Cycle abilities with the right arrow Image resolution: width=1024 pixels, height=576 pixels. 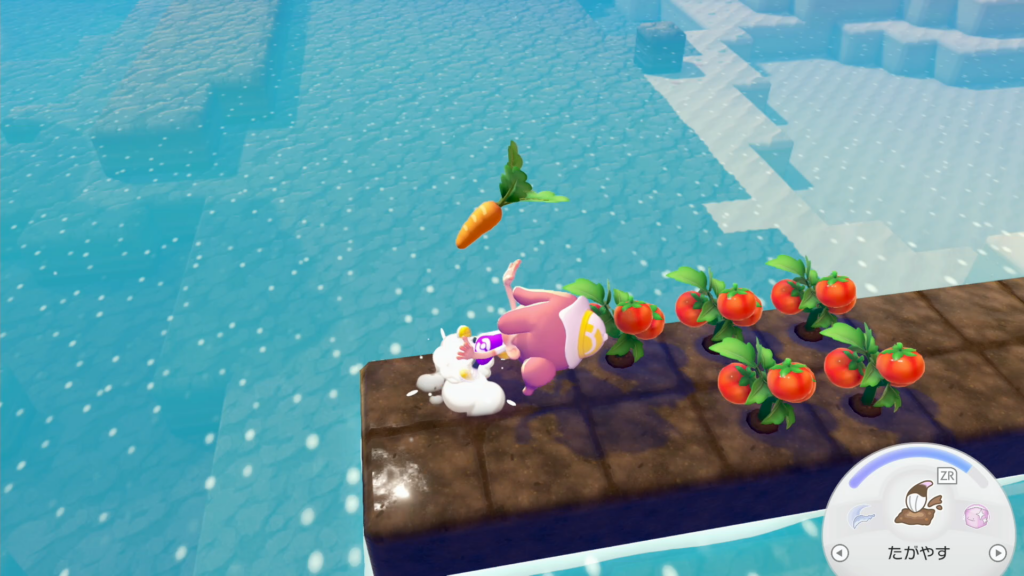(996, 552)
